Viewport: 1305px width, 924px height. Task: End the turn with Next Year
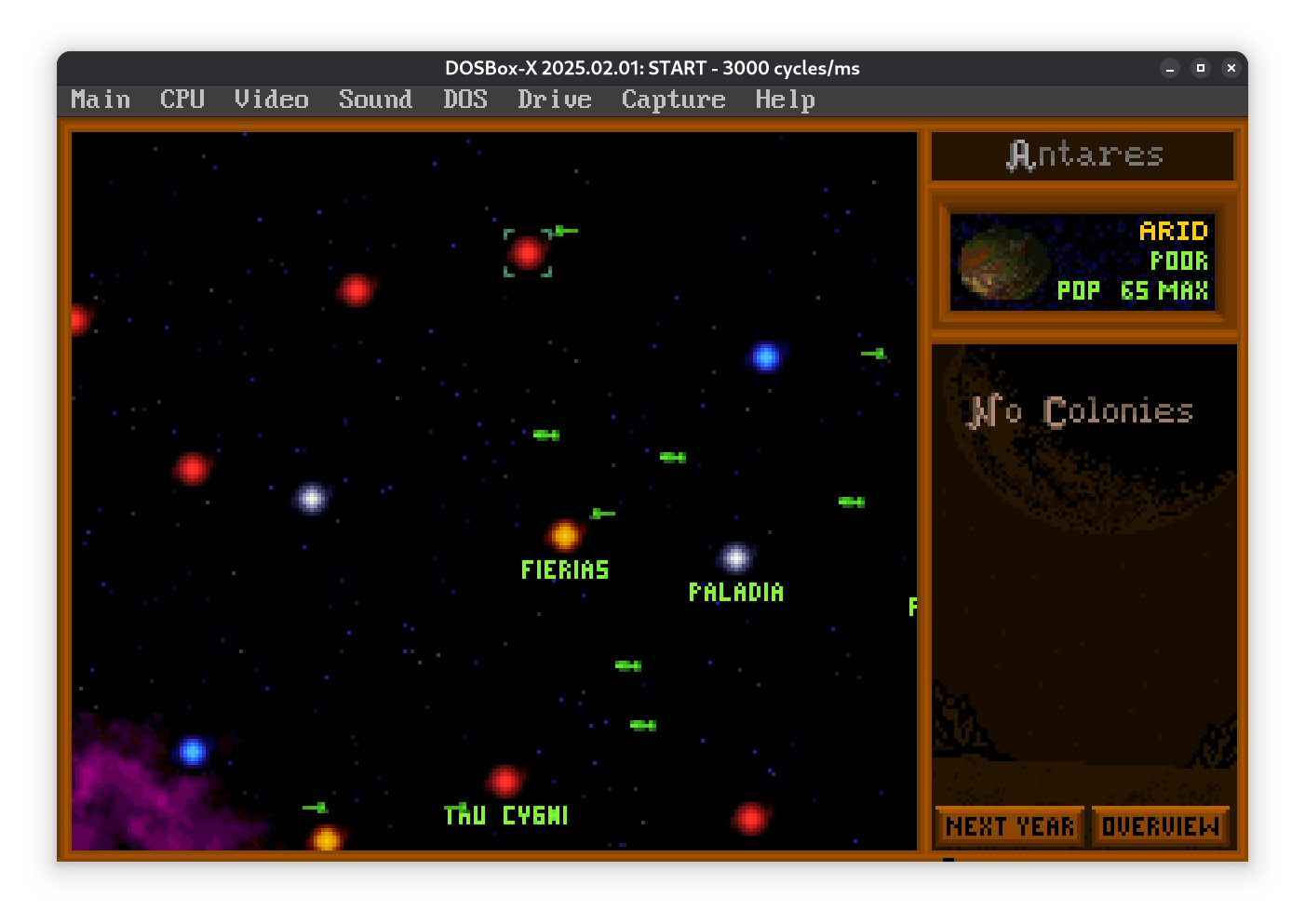1010,826
